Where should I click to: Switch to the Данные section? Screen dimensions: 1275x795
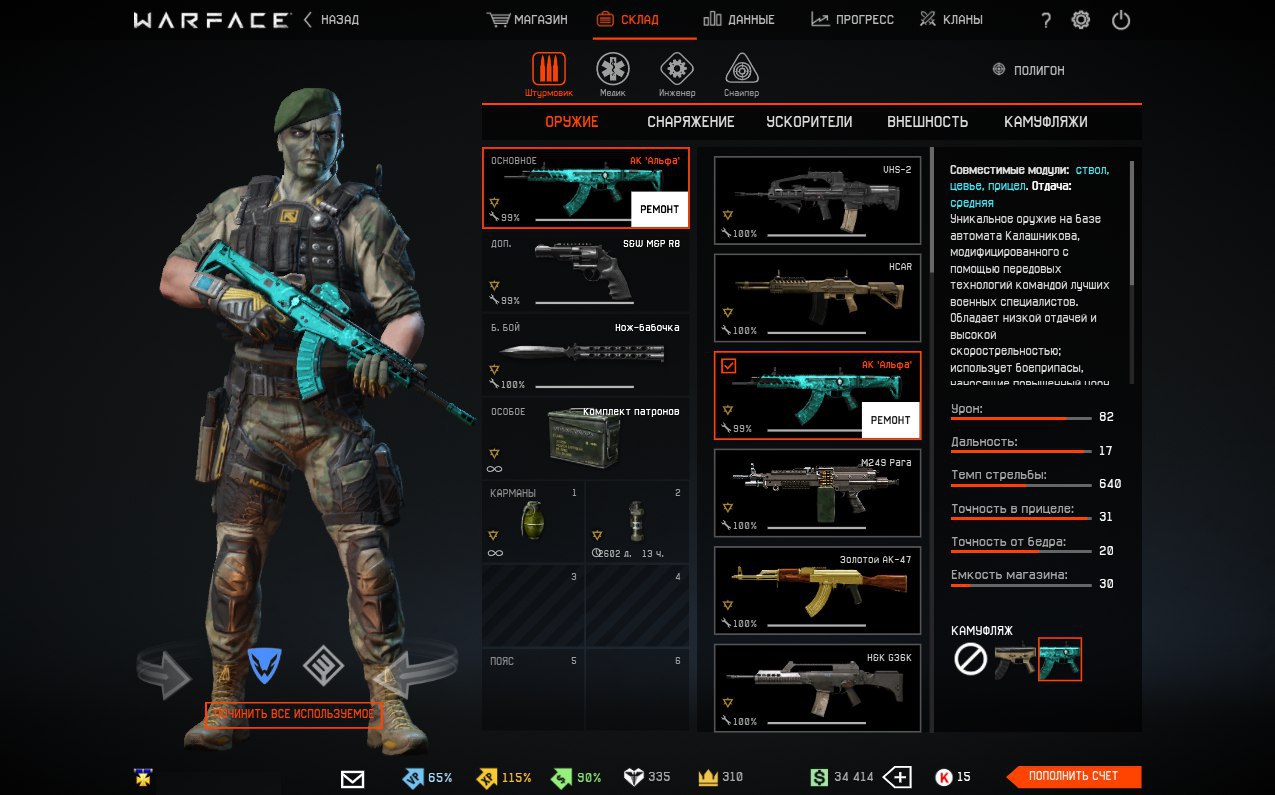[739, 20]
